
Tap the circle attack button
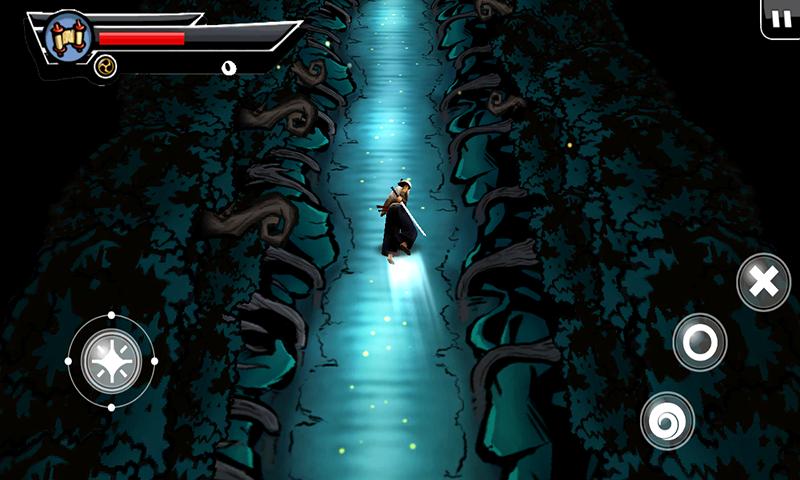pos(699,342)
